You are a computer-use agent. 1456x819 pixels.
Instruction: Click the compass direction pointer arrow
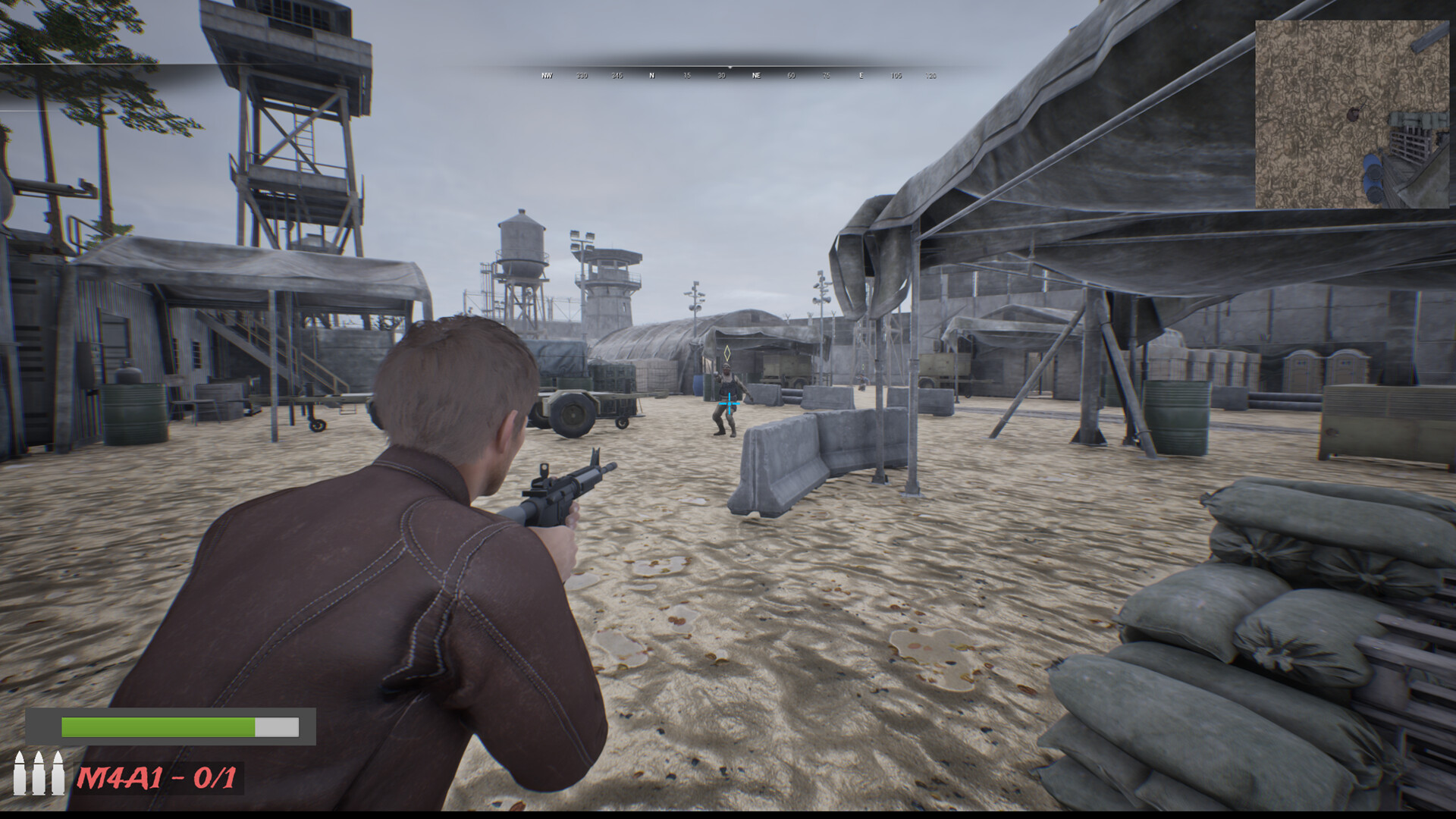pyautogui.click(x=730, y=67)
